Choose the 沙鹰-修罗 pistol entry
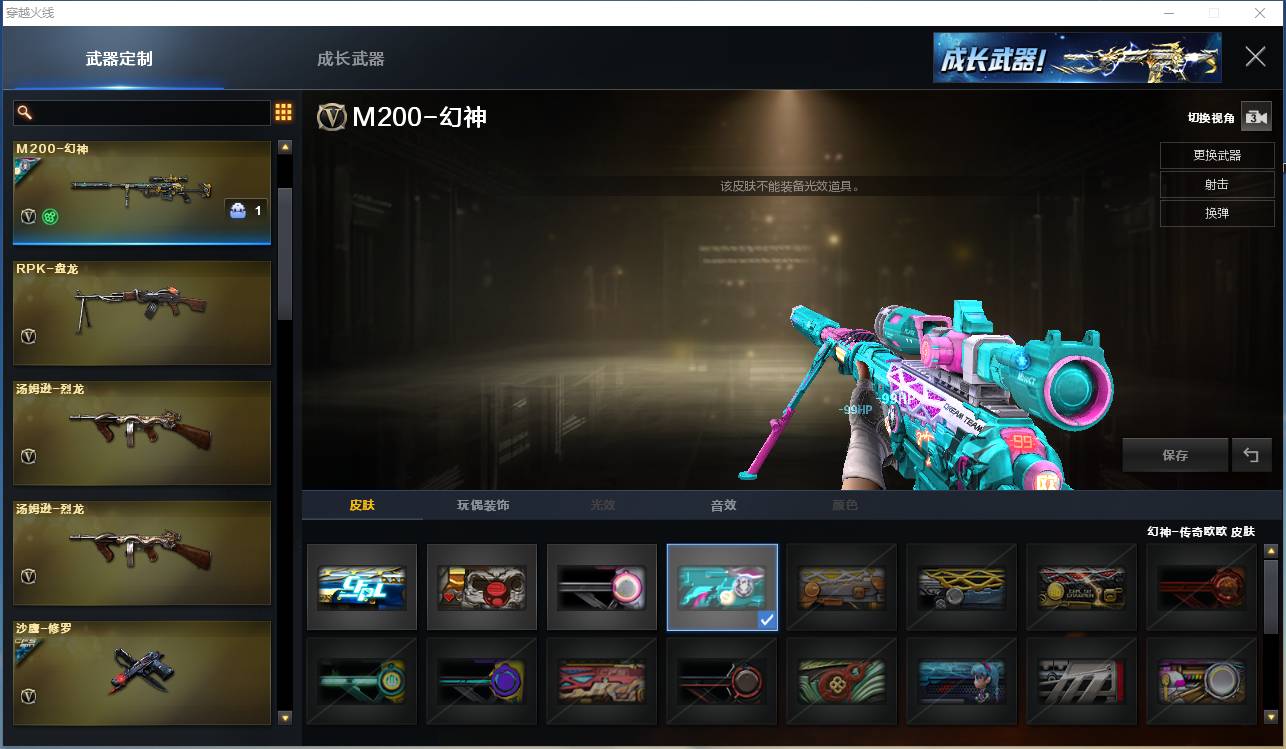Viewport: 1286px width, 749px height. pyautogui.click(x=142, y=672)
